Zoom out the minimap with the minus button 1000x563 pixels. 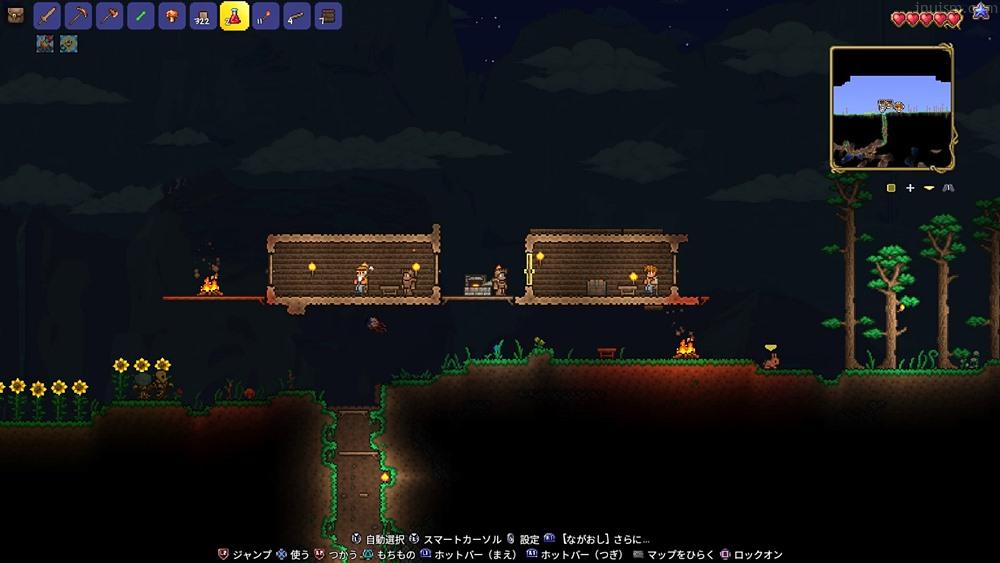(x=929, y=188)
